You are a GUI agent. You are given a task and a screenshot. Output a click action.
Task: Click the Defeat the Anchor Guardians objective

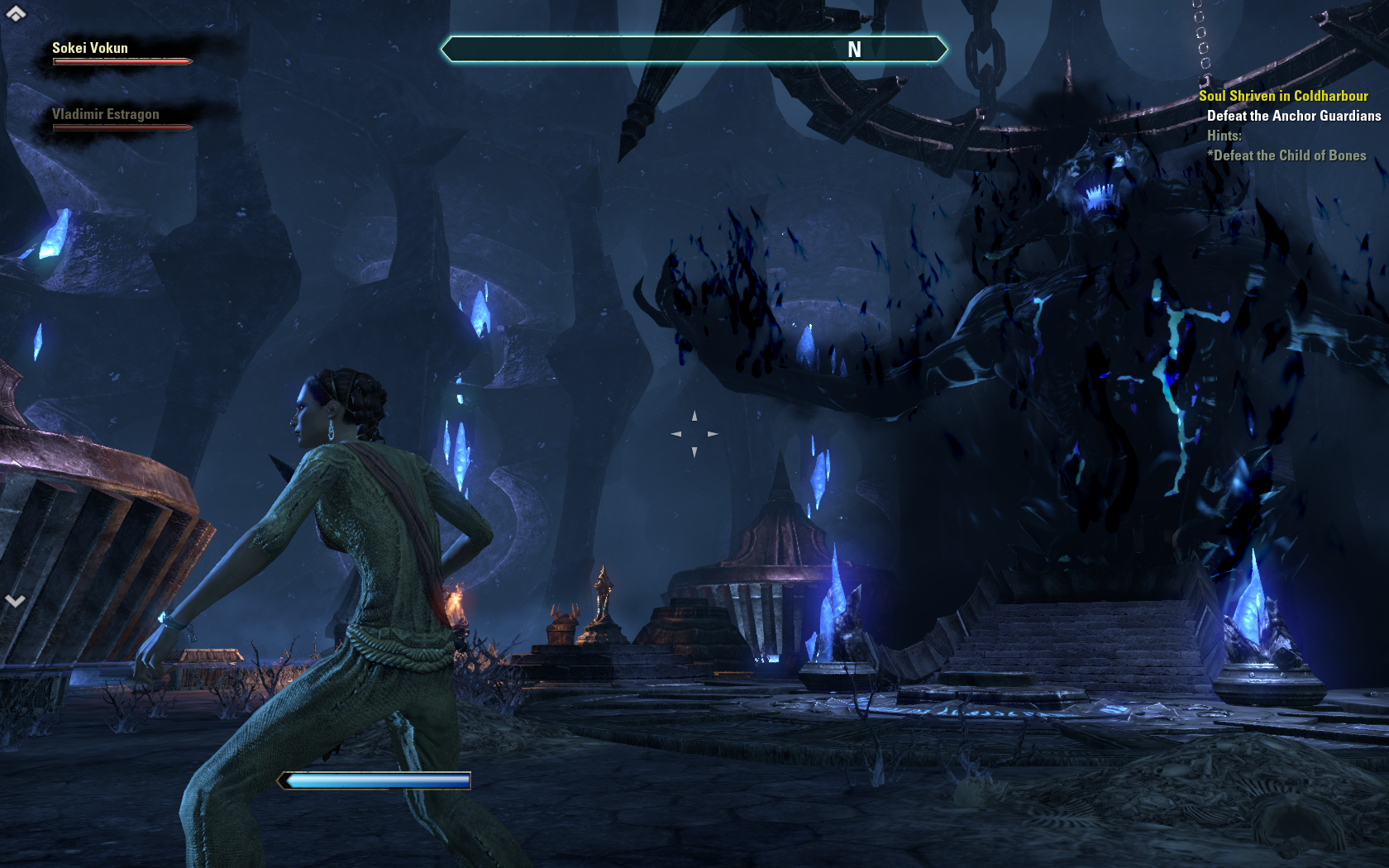(x=1293, y=116)
